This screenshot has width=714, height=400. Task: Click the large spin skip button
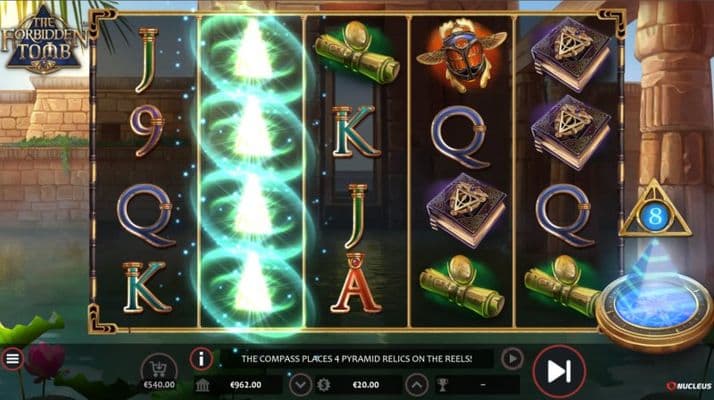pos(559,371)
